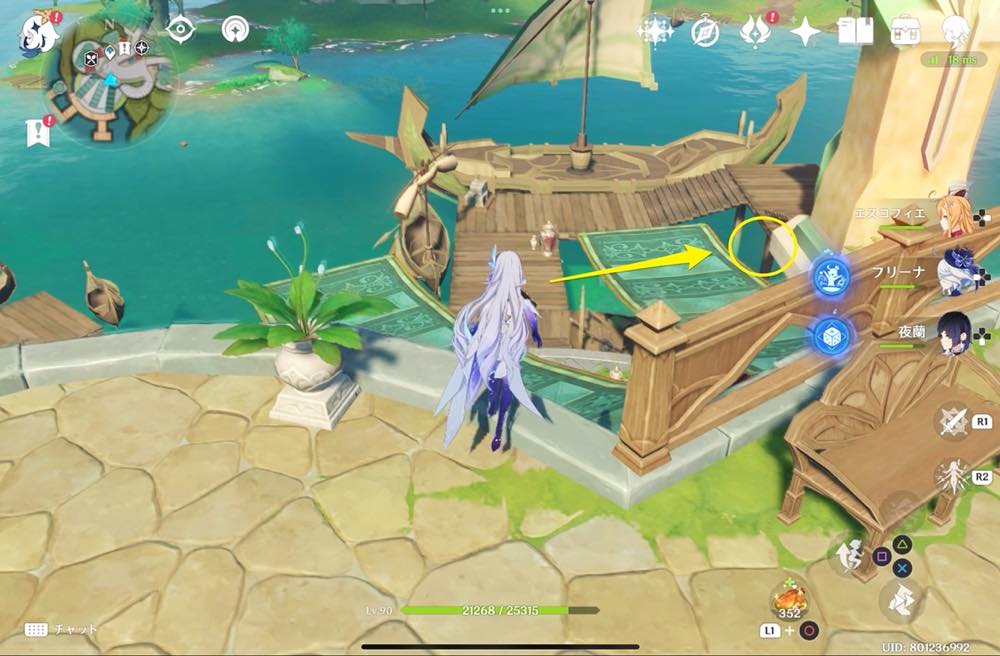The height and width of the screenshot is (656, 1000).
Task: Use the roast food quick item
Action: click(790, 602)
